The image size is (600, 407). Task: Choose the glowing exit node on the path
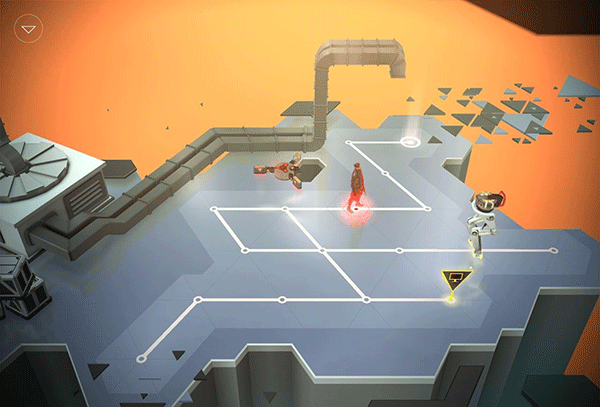[410, 142]
